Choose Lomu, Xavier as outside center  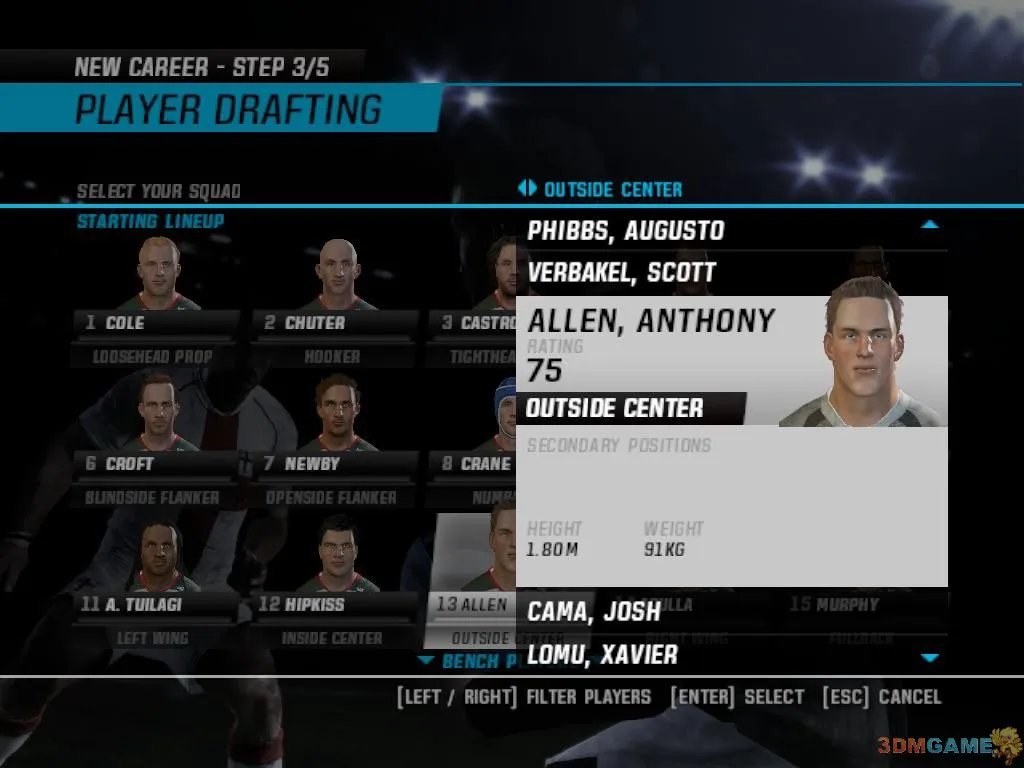(602, 655)
